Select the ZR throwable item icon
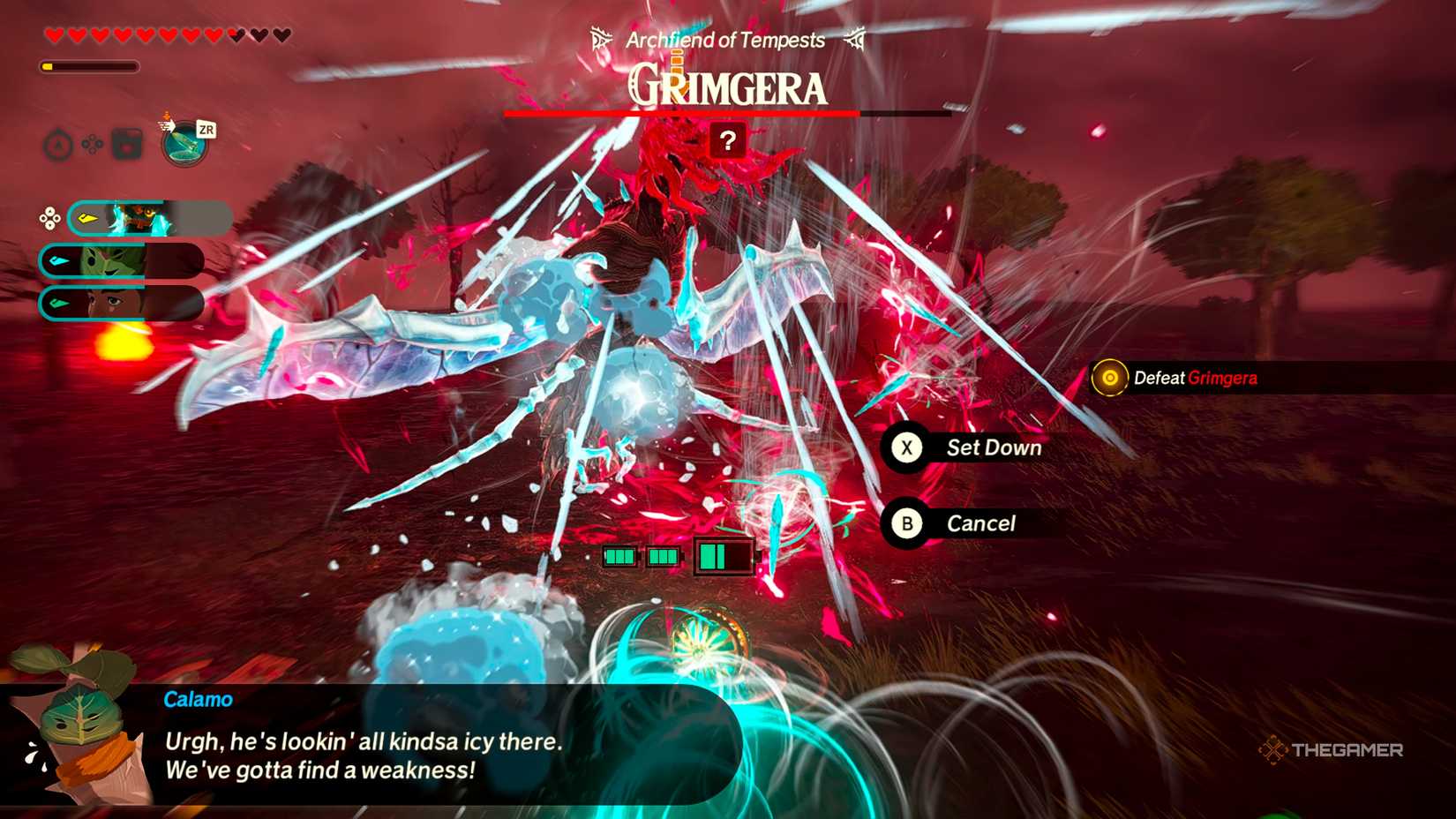Image resolution: width=1456 pixels, height=819 pixels. click(x=187, y=144)
